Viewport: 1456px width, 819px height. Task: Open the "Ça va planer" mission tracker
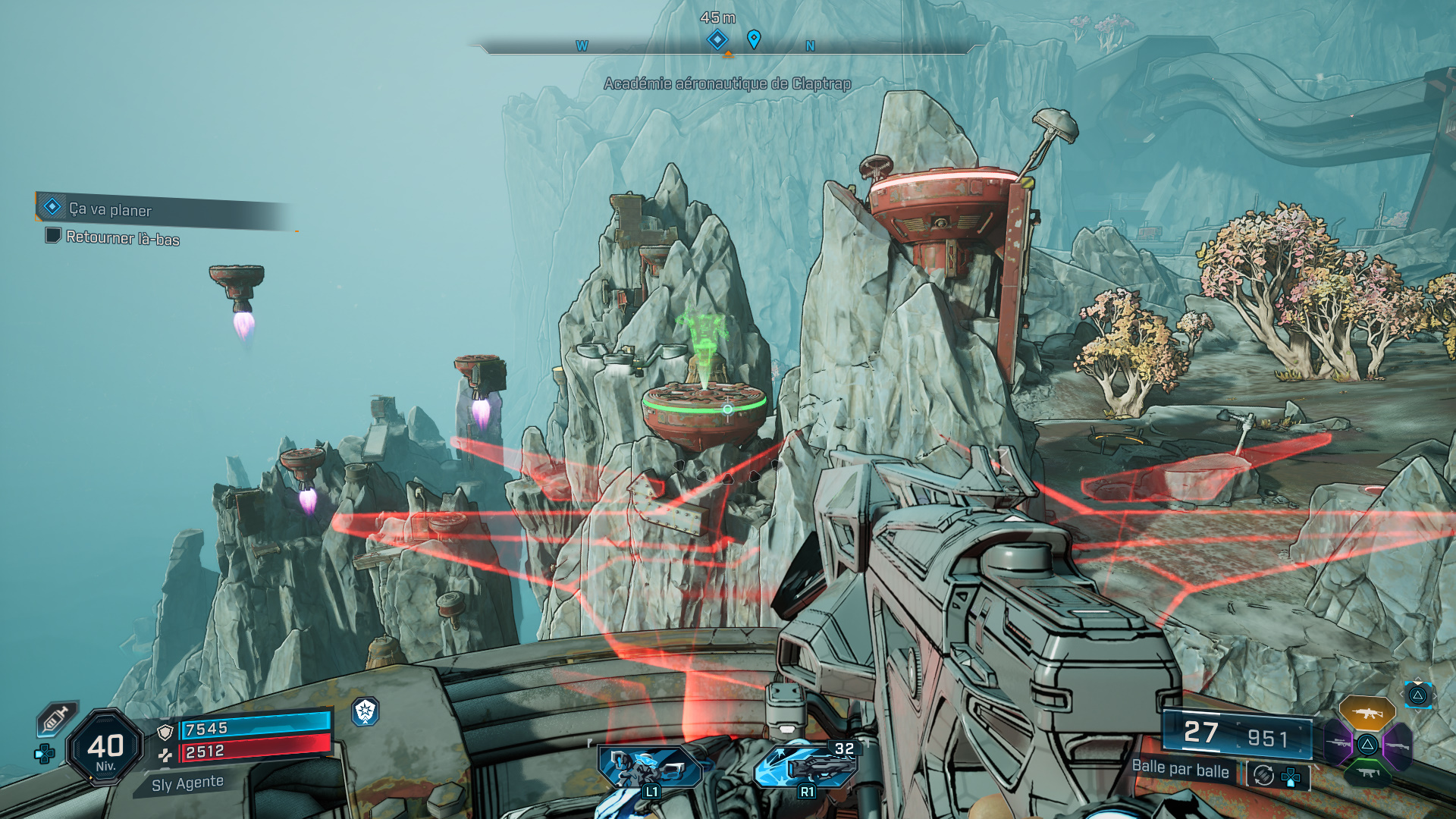pos(110,209)
